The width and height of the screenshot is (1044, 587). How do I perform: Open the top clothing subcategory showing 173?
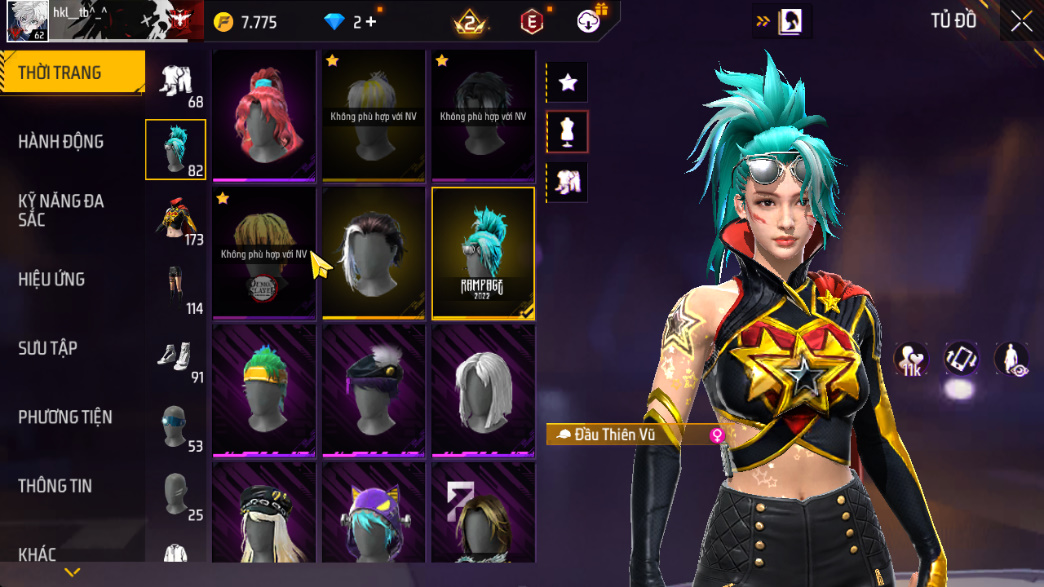pos(176,220)
